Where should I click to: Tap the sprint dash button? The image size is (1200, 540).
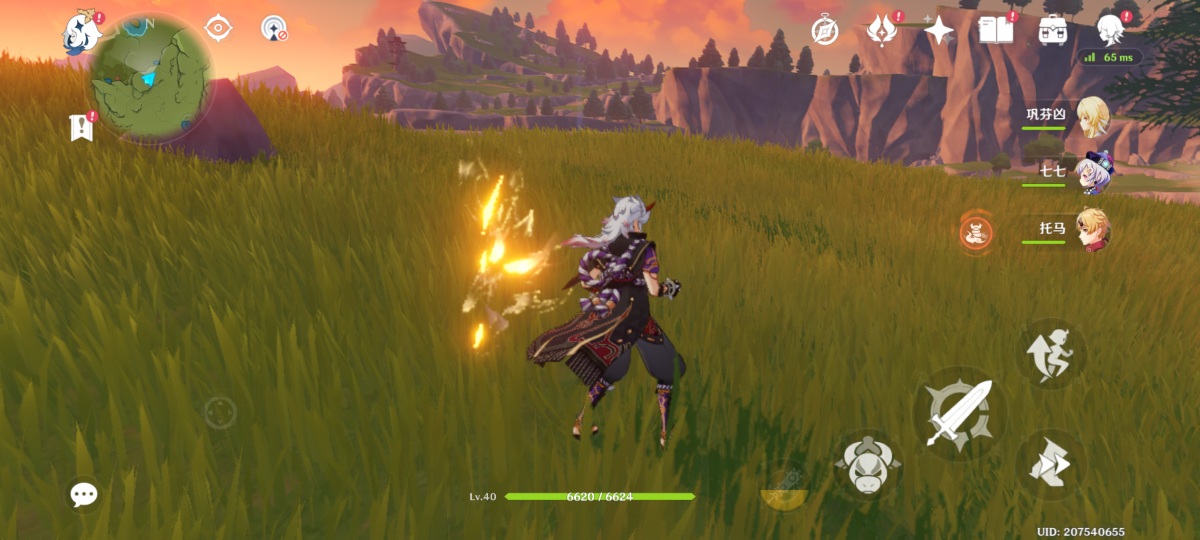pyautogui.click(x=1051, y=464)
